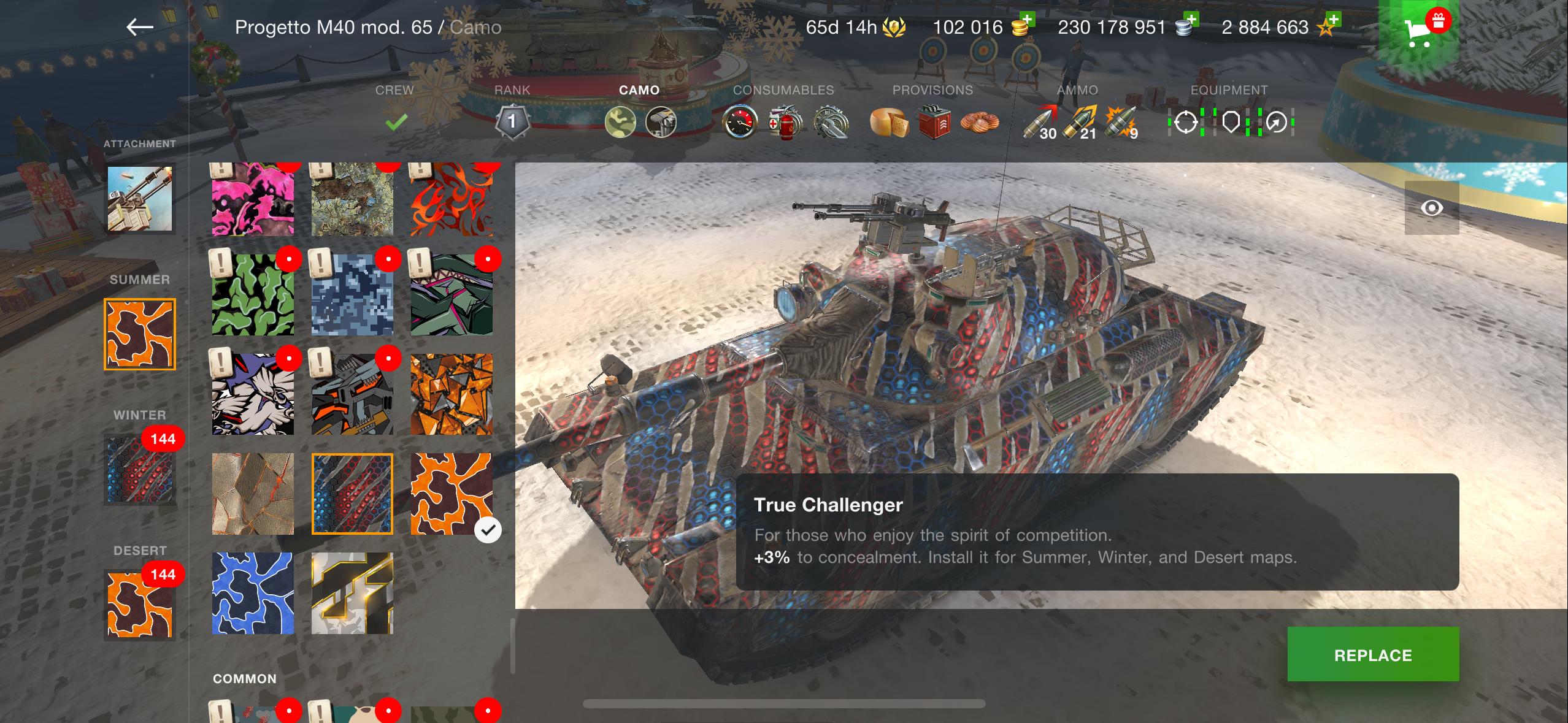The width and height of the screenshot is (1568, 723).
Task: Open the Provisions section
Action: (x=932, y=112)
